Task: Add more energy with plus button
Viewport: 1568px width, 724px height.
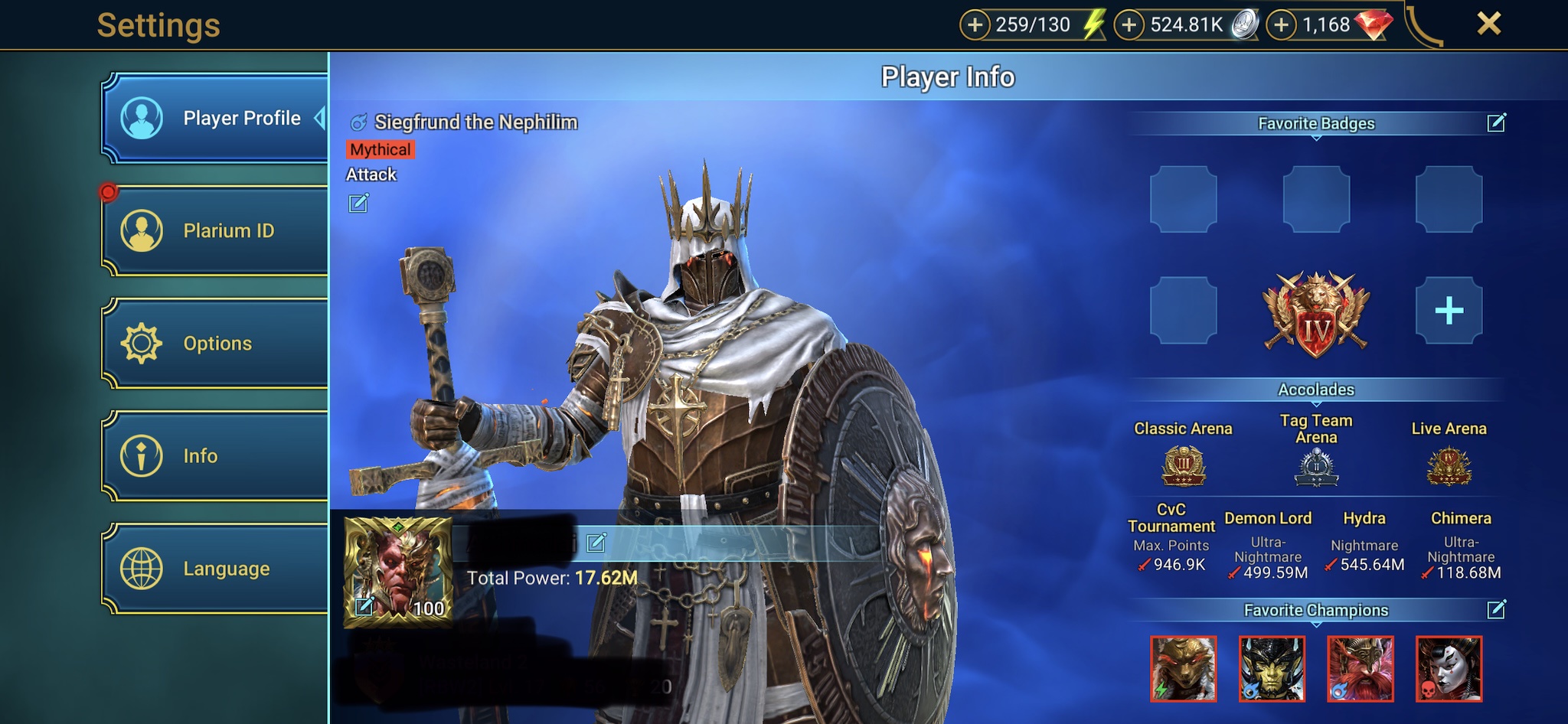Action: (x=975, y=25)
